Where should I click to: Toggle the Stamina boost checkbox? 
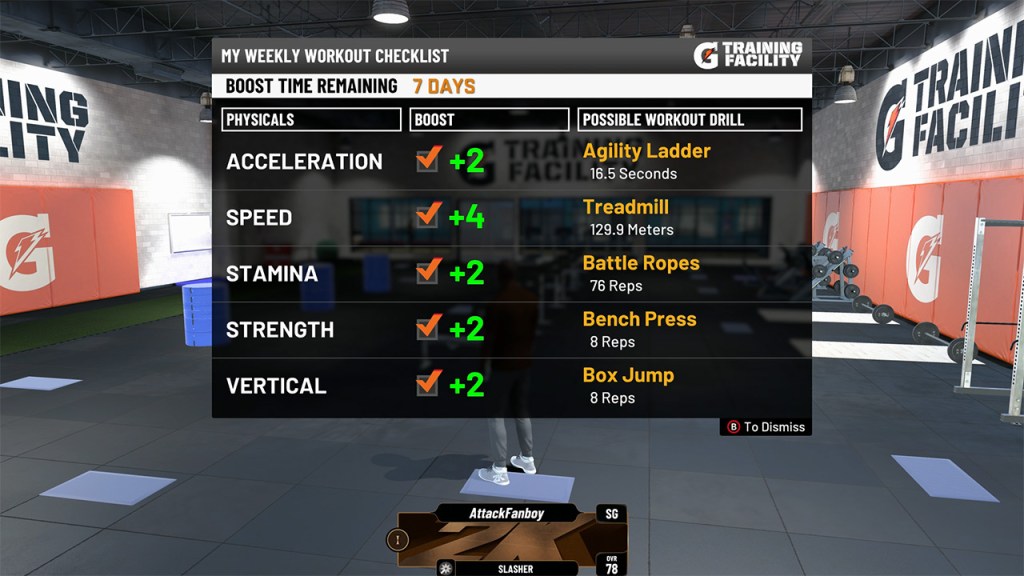428,271
